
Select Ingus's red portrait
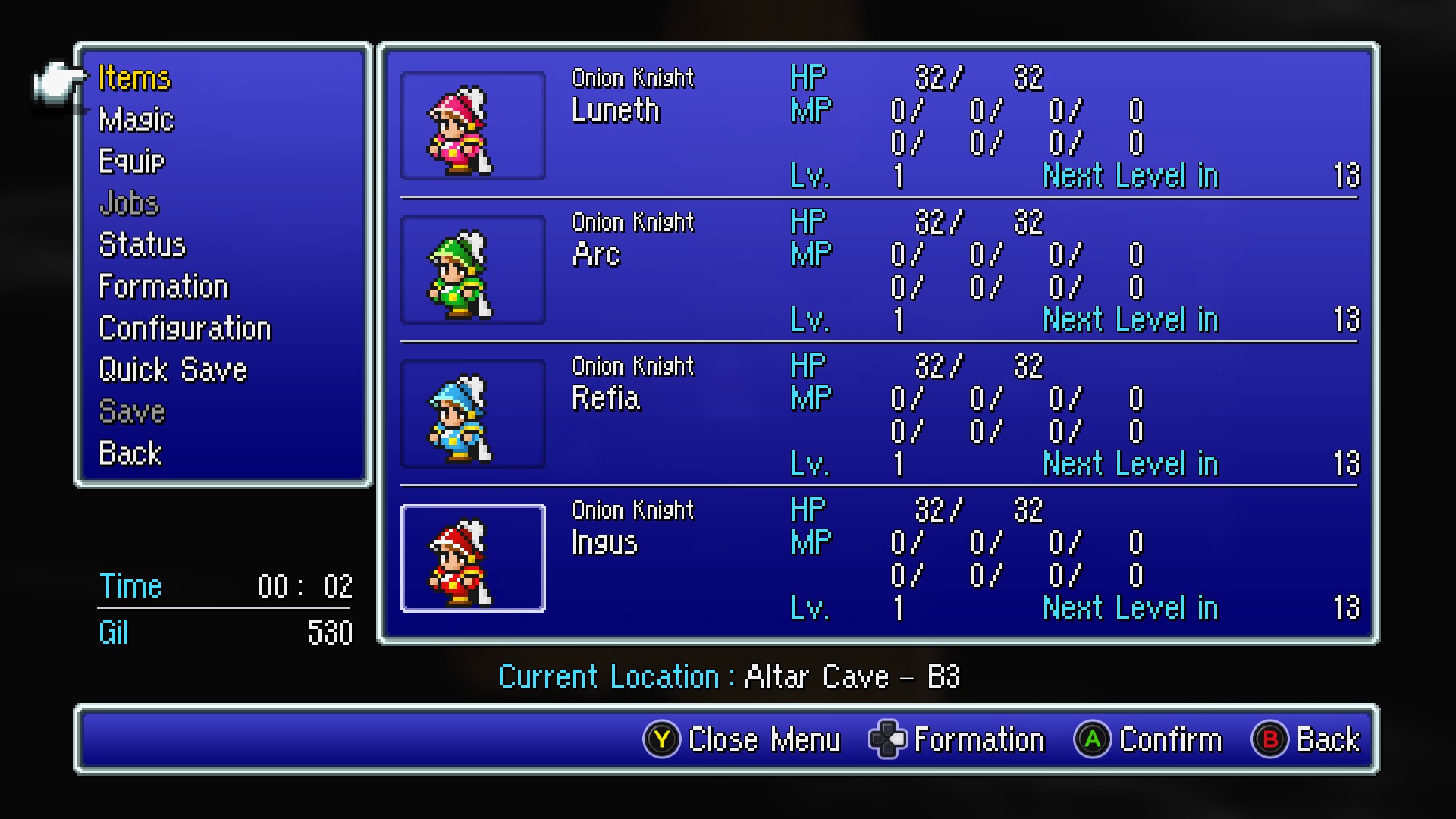(472, 558)
